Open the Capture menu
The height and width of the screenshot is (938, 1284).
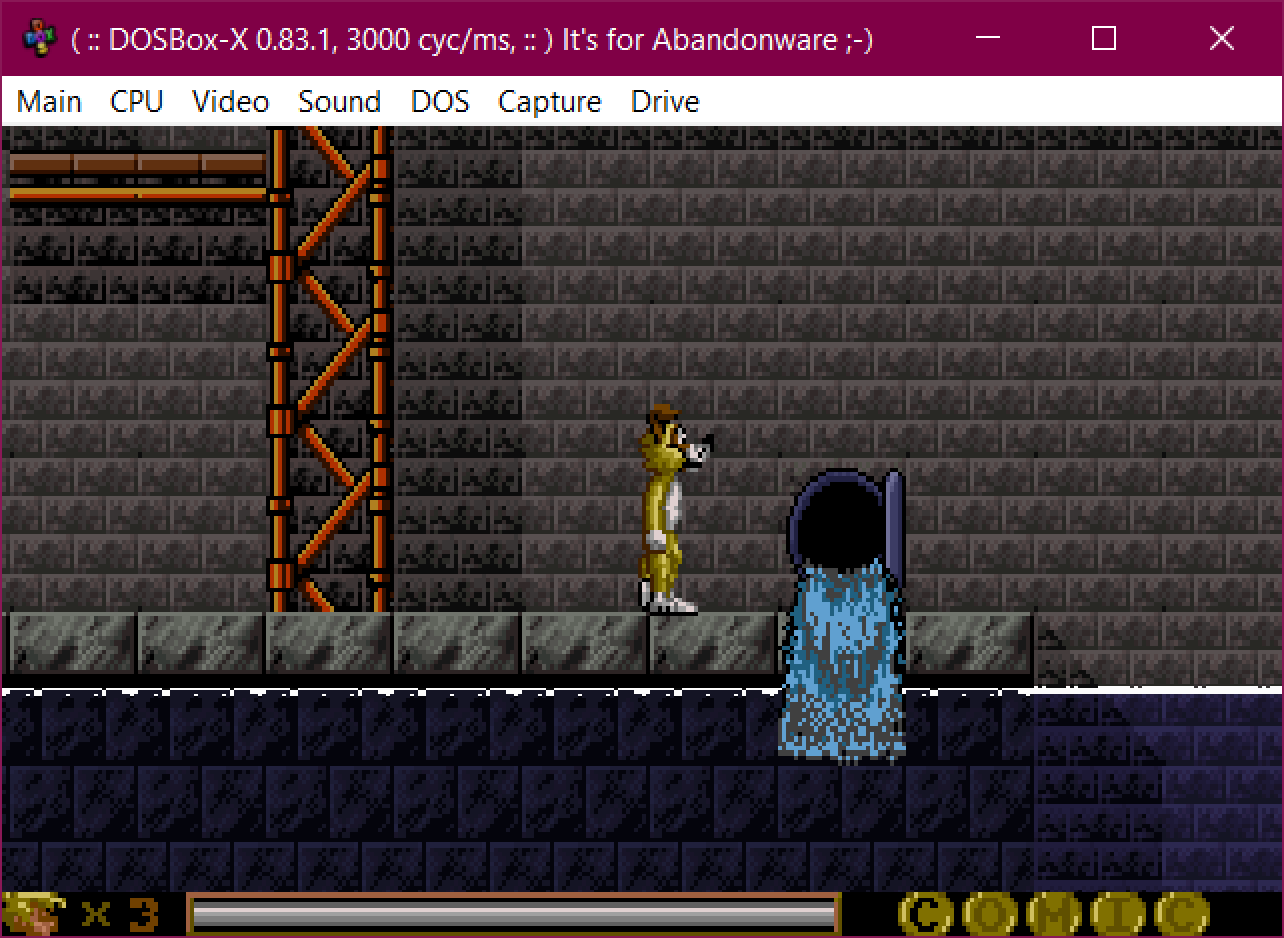pos(549,100)
